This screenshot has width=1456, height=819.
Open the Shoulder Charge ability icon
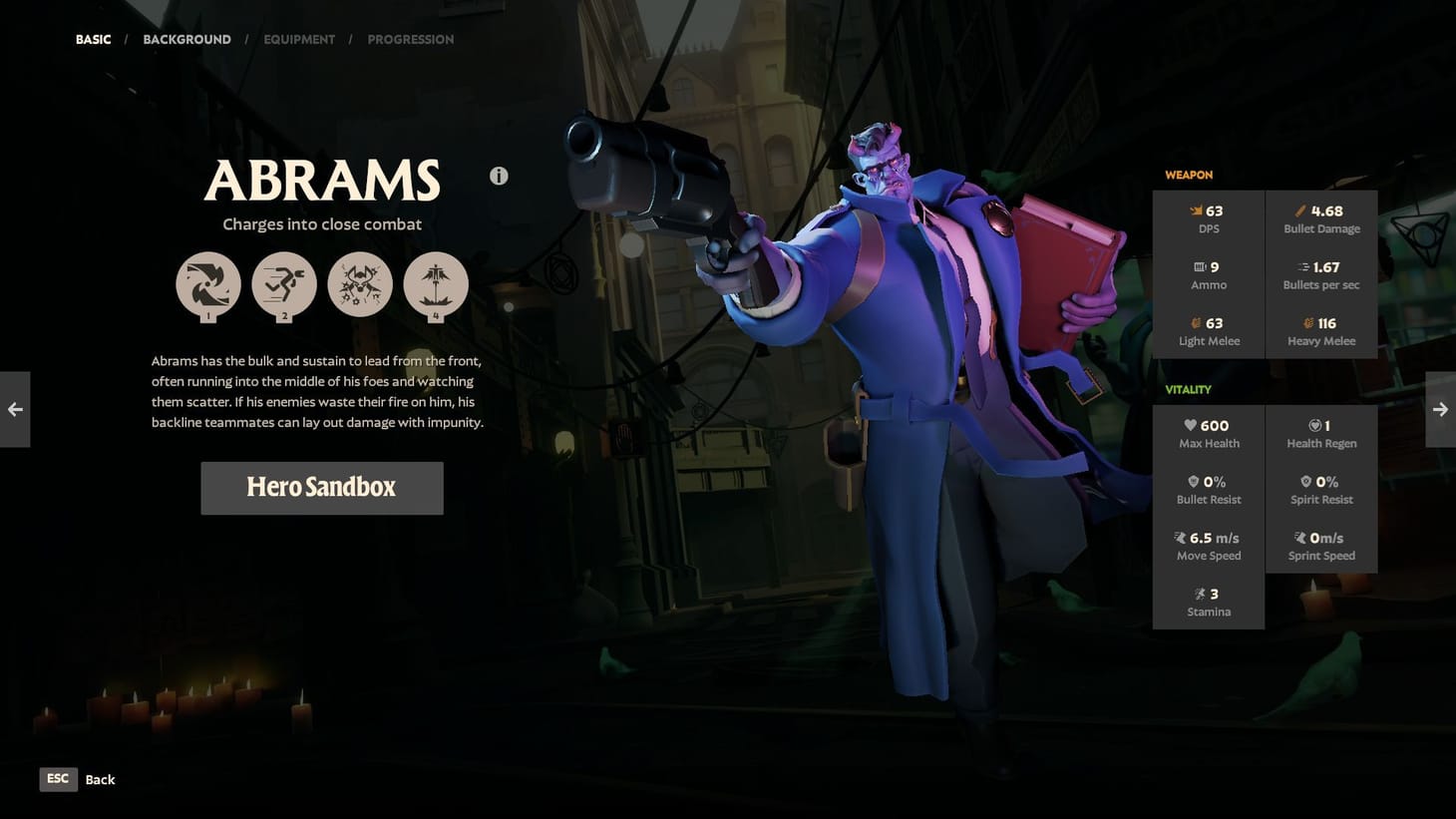coord(284,285)
